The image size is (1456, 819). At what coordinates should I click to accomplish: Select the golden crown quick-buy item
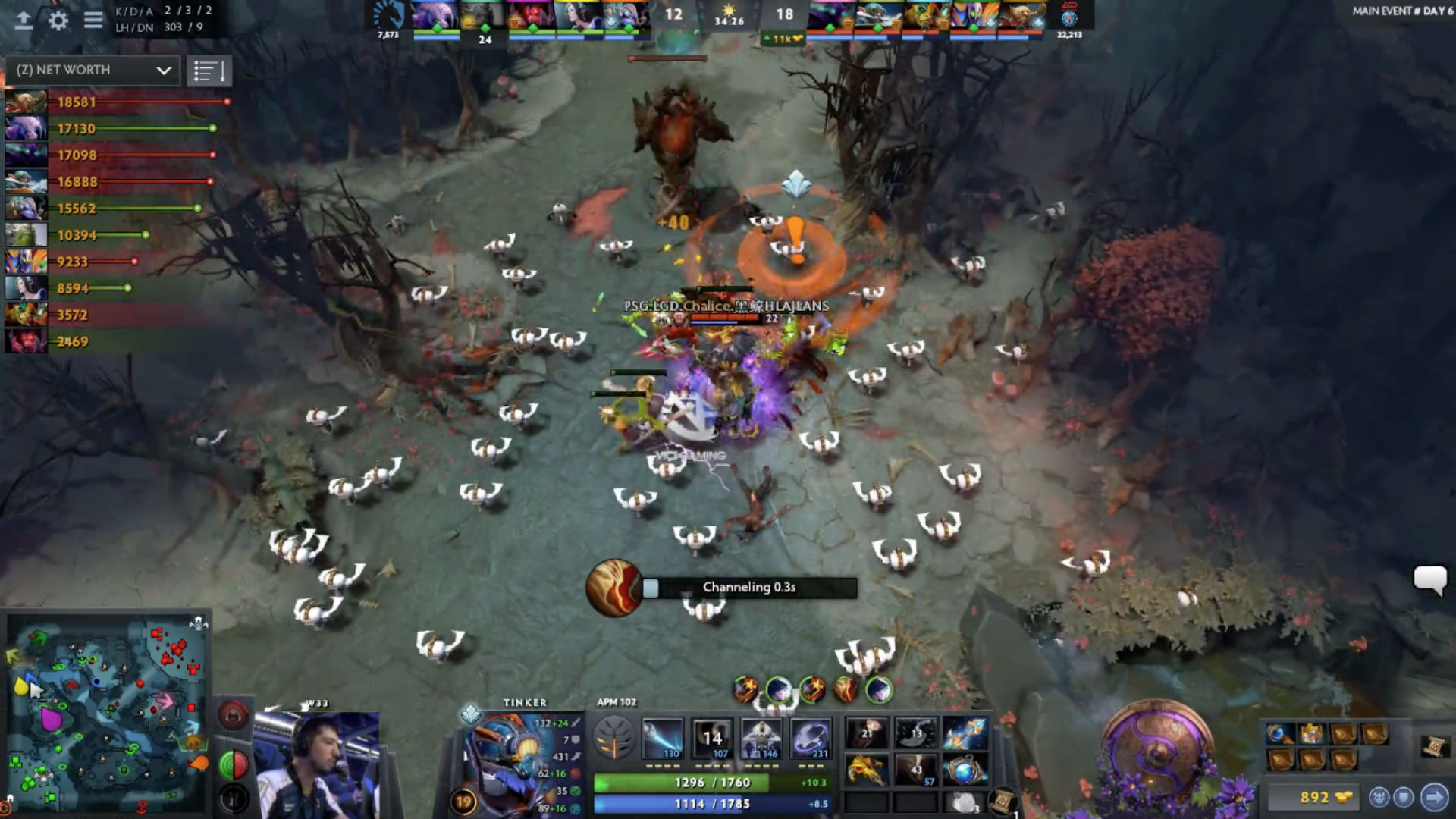coord(1311,733)
